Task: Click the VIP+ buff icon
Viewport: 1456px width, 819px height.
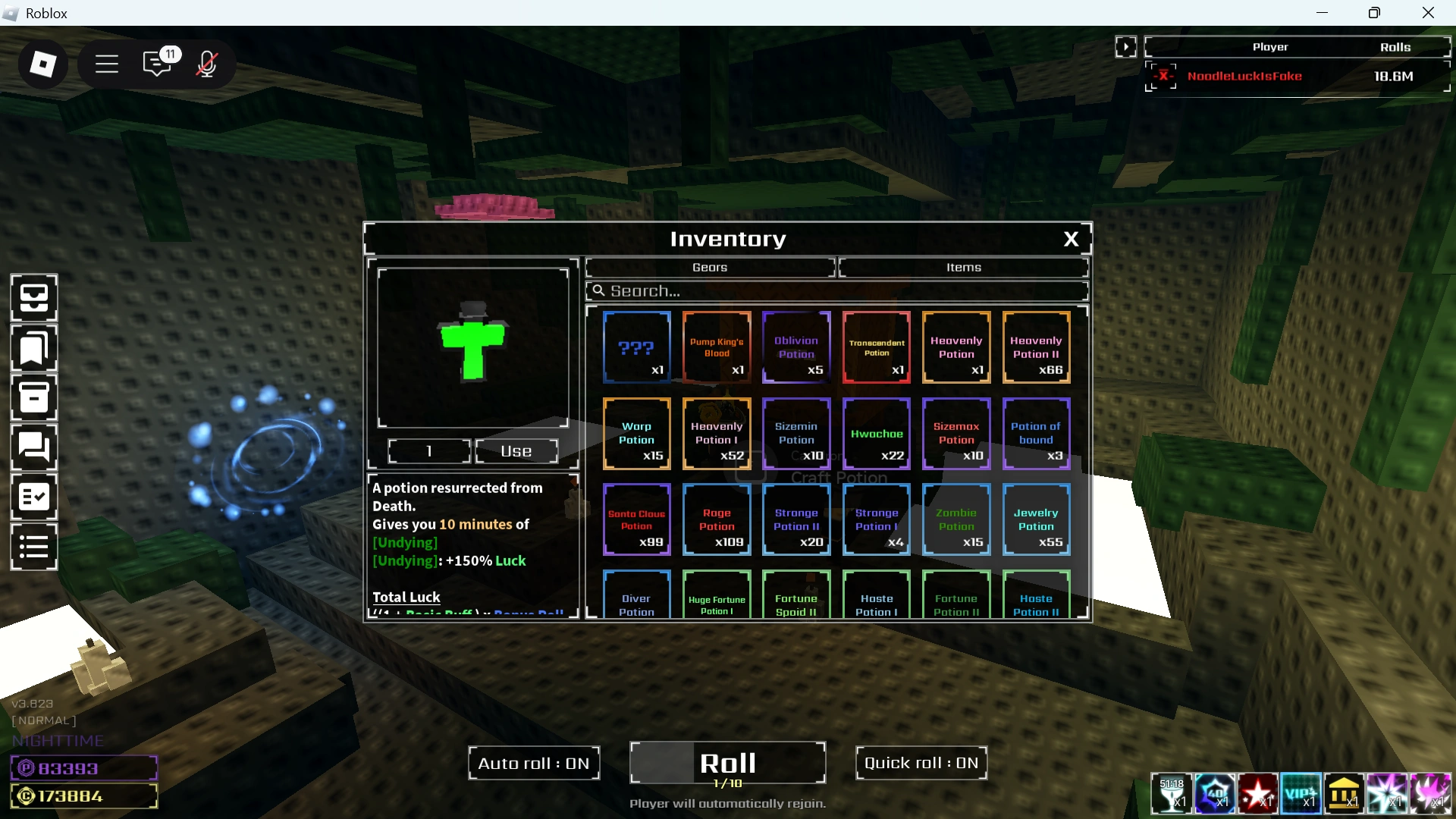Action: [1301, 794]
